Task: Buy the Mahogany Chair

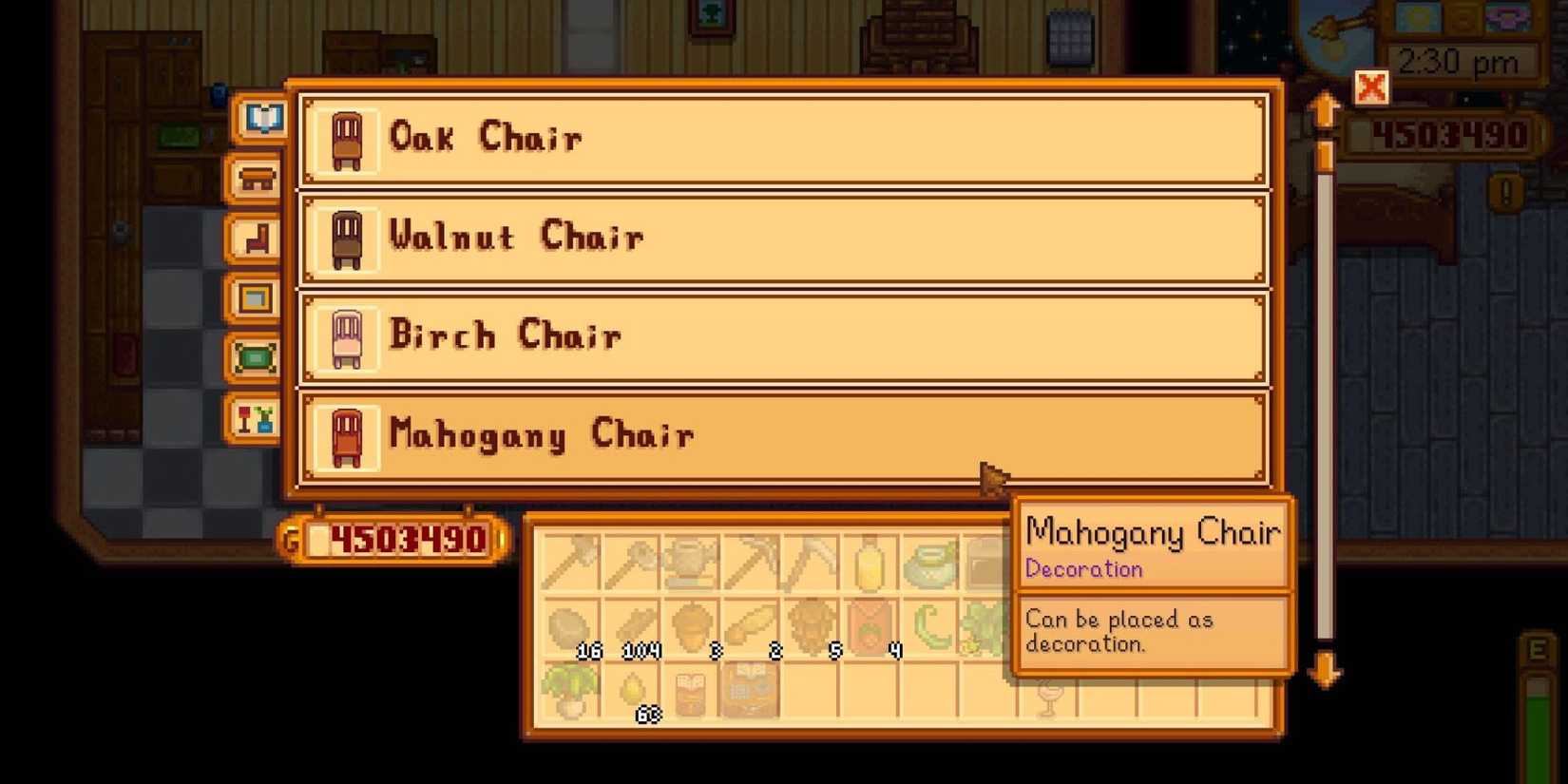Action: click(781, 435)
